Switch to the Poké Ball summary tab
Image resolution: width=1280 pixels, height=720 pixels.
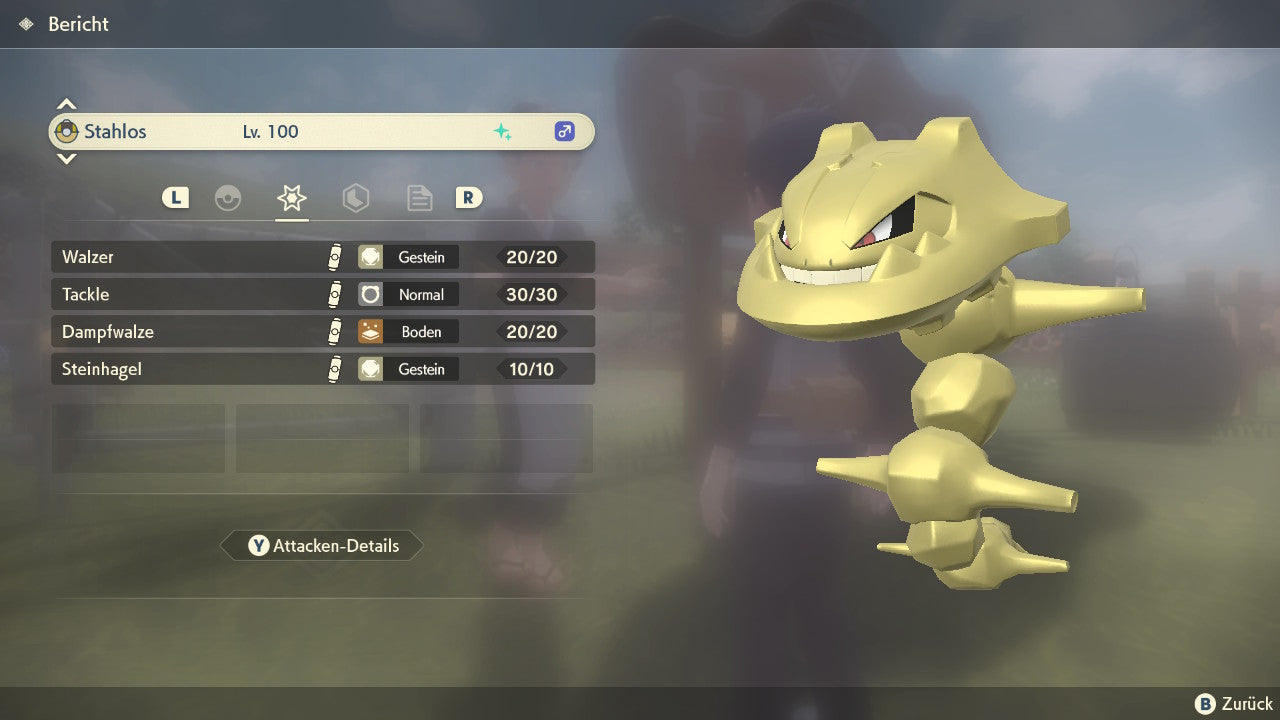(228, 198)
